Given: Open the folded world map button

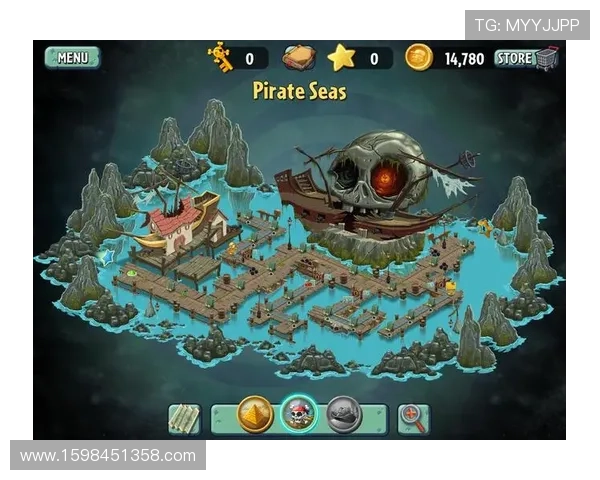Looking at the screenshot, I should click(x=184, y=417).
